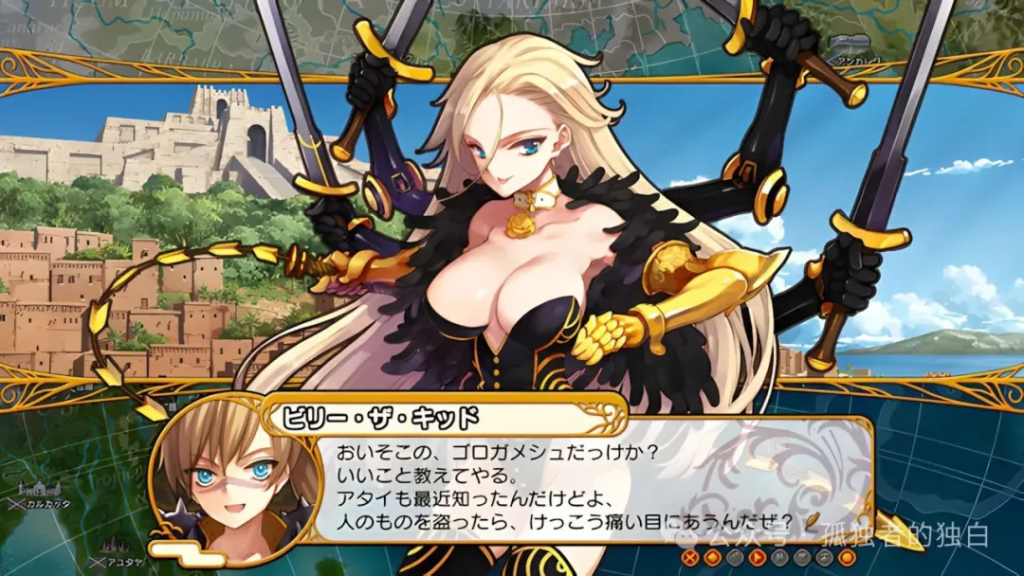Click the red X button below dialogue

[x=690, y=557]
